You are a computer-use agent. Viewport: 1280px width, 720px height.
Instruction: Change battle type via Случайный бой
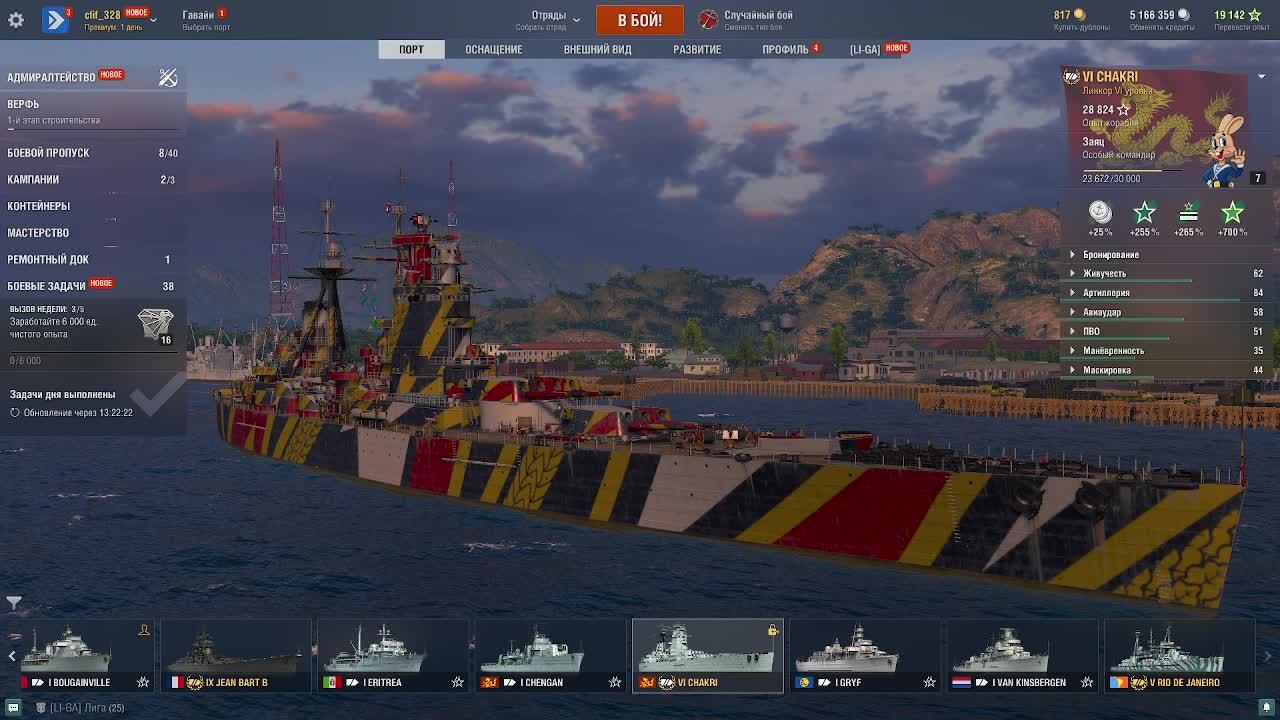(757, 20)
